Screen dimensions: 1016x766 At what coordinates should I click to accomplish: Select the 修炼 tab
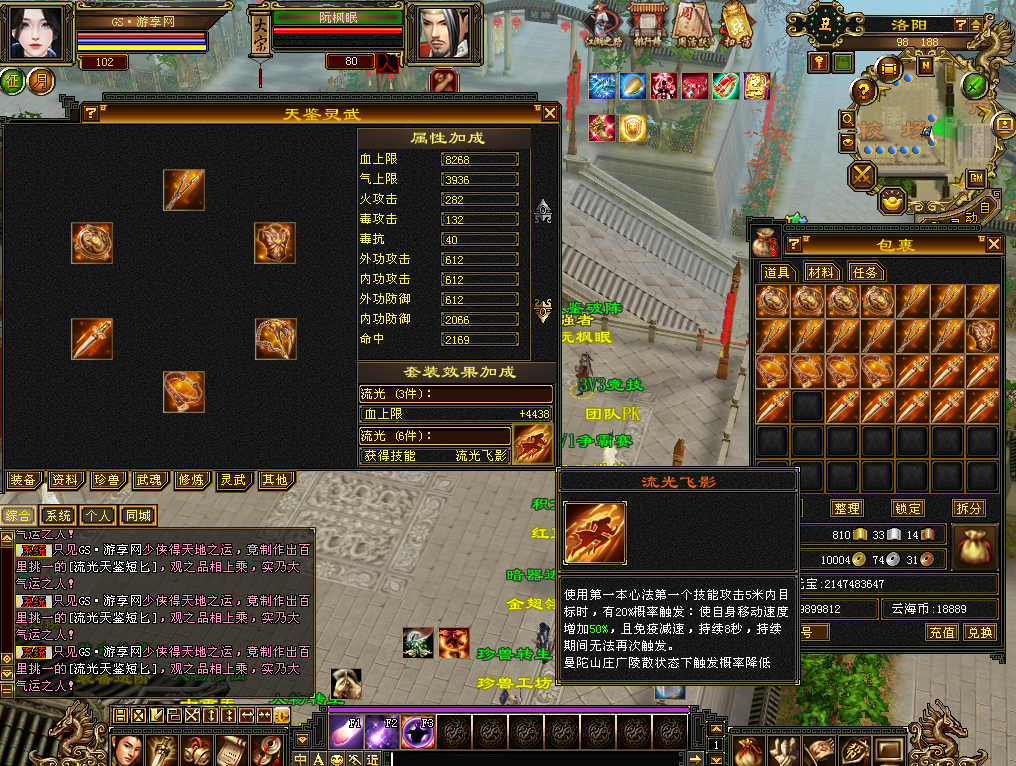point(190,480)
